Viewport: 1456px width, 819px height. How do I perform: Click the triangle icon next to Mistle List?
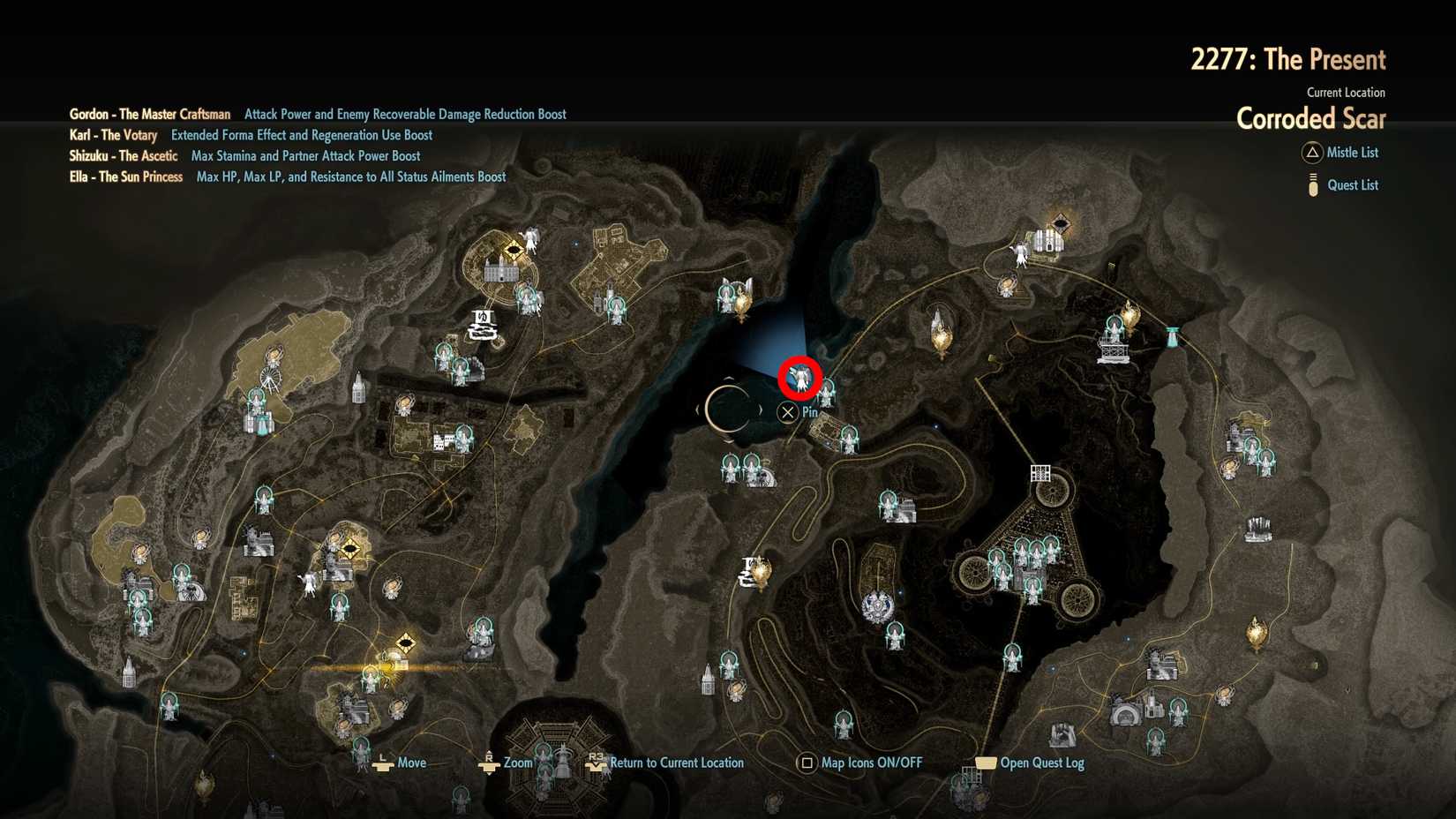tap(1310, 153)
